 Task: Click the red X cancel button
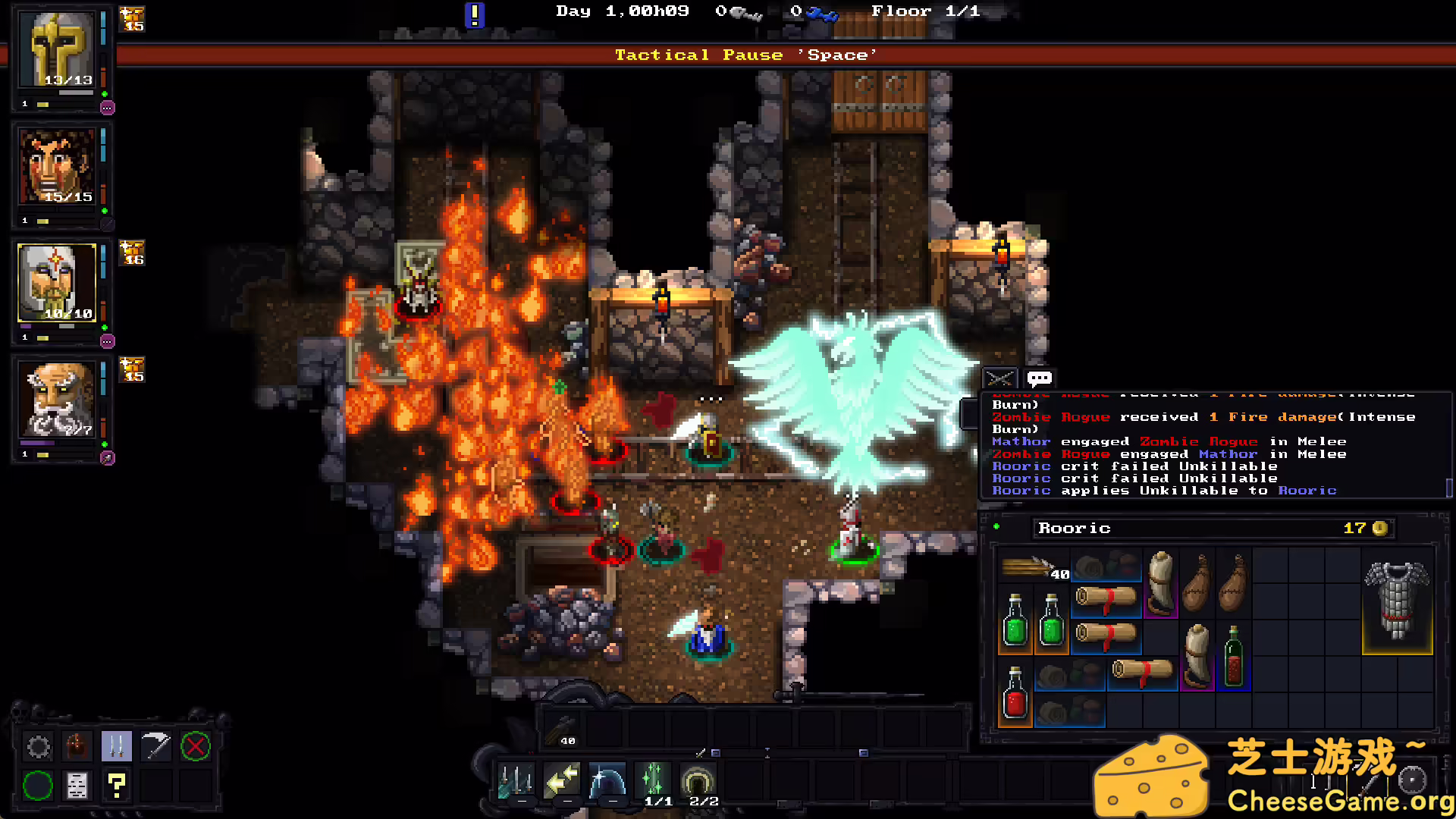(x=195, y=747)
